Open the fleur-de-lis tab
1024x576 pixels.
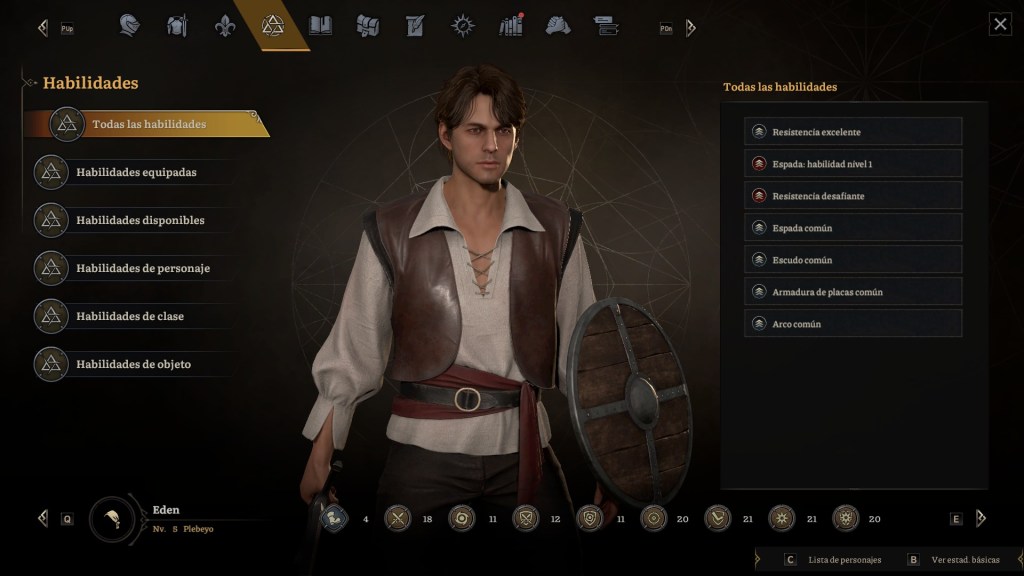click(x=225, y=25)
